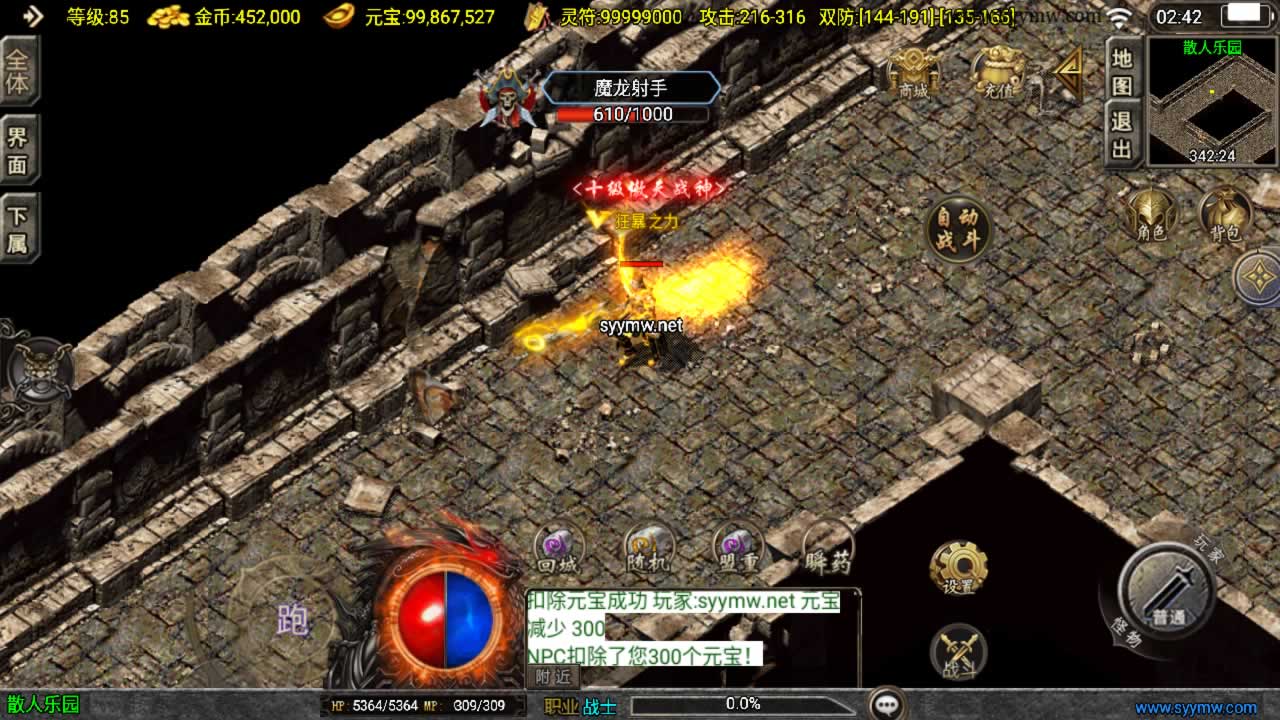Use the 瞬药 instant potion slot
This screenshot has width=1280, height=720.
pos(829,549)
